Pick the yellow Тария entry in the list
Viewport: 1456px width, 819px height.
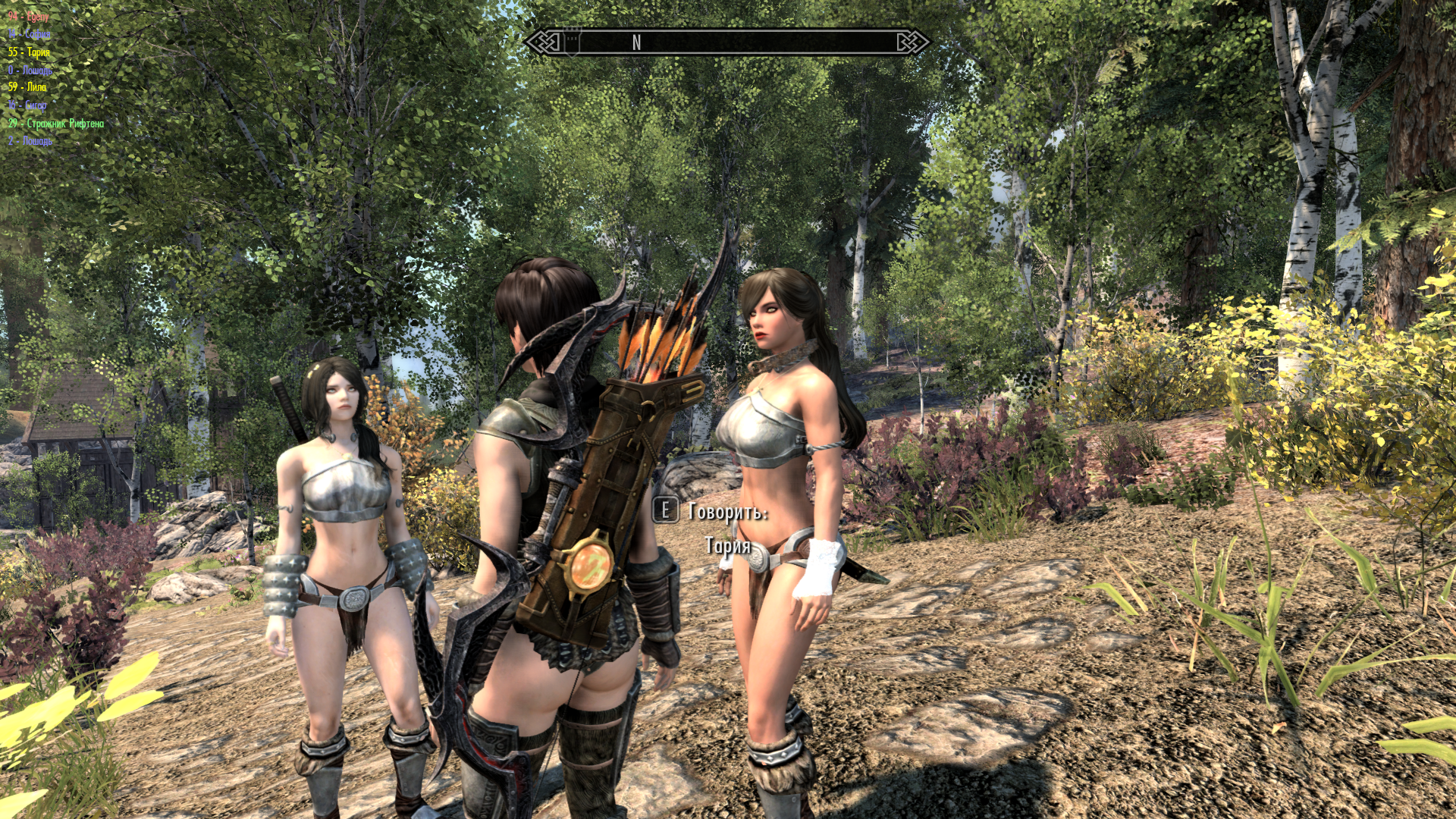[30, 52]
